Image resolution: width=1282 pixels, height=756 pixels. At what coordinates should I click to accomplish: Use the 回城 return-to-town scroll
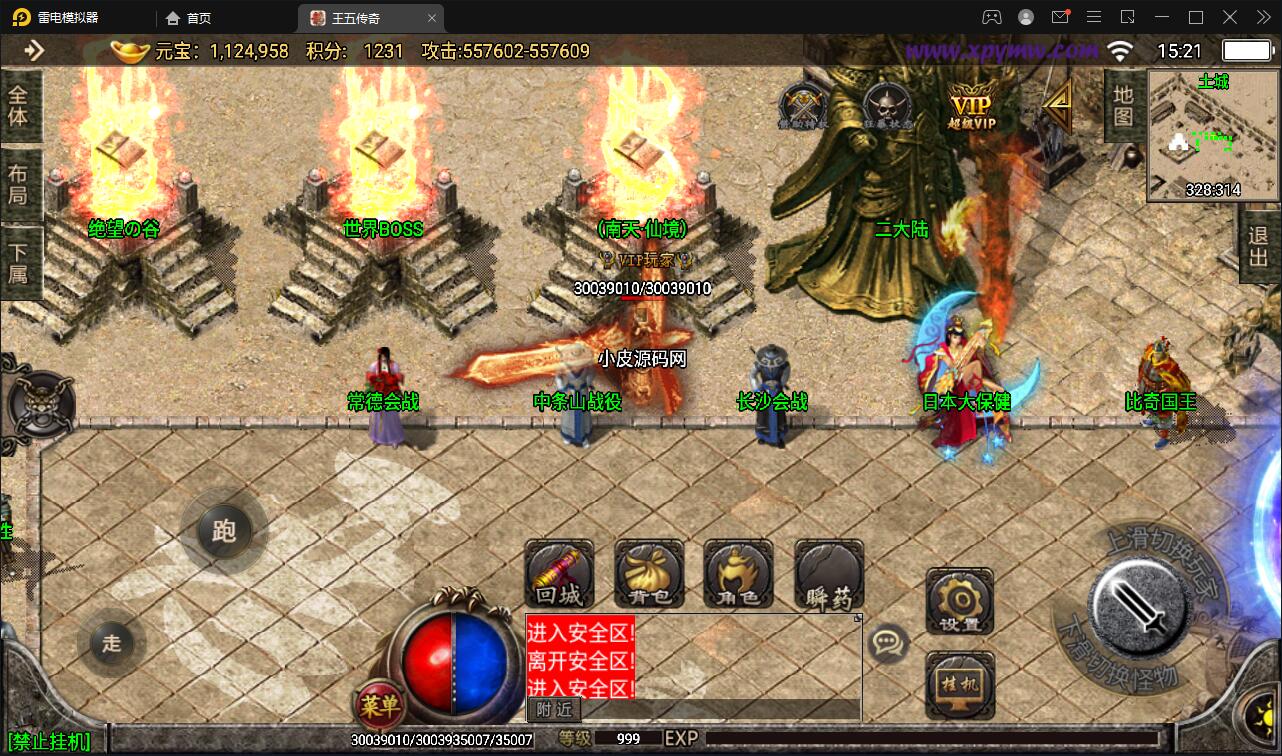[559, 575]
